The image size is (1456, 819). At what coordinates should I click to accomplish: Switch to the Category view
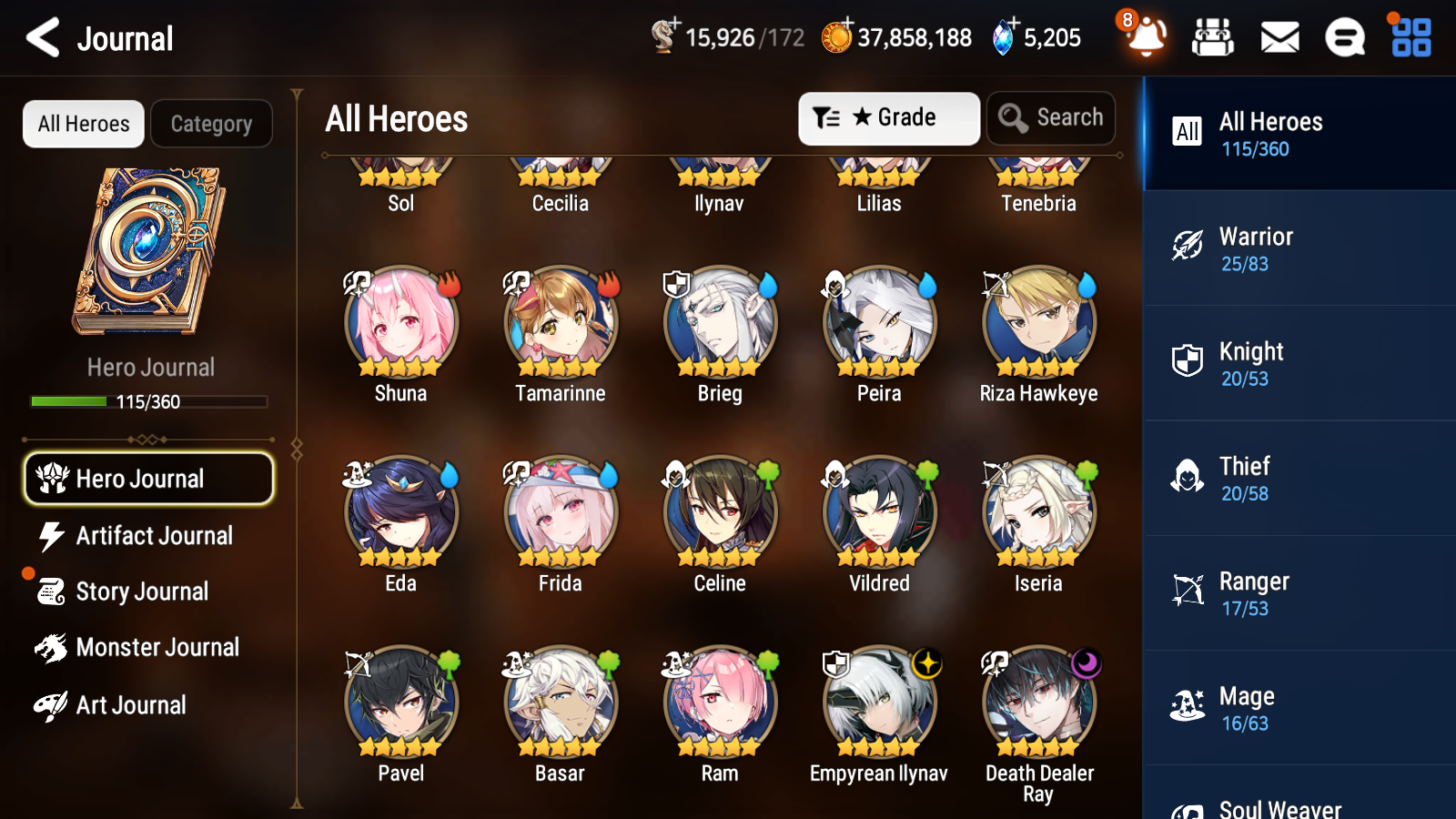pyautogui.click(x=212, y=124)
